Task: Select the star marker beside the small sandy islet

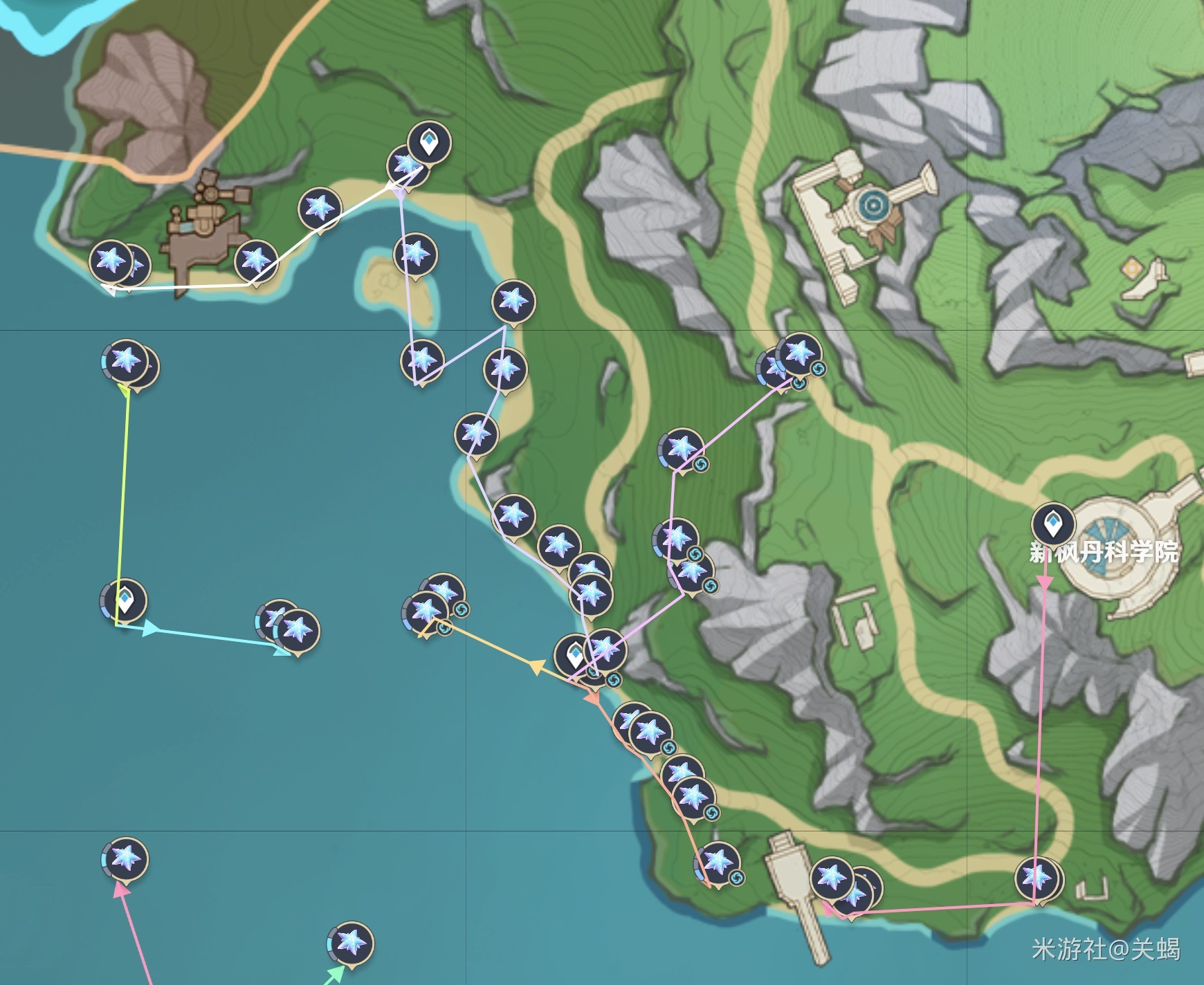Action: point(415,254)
